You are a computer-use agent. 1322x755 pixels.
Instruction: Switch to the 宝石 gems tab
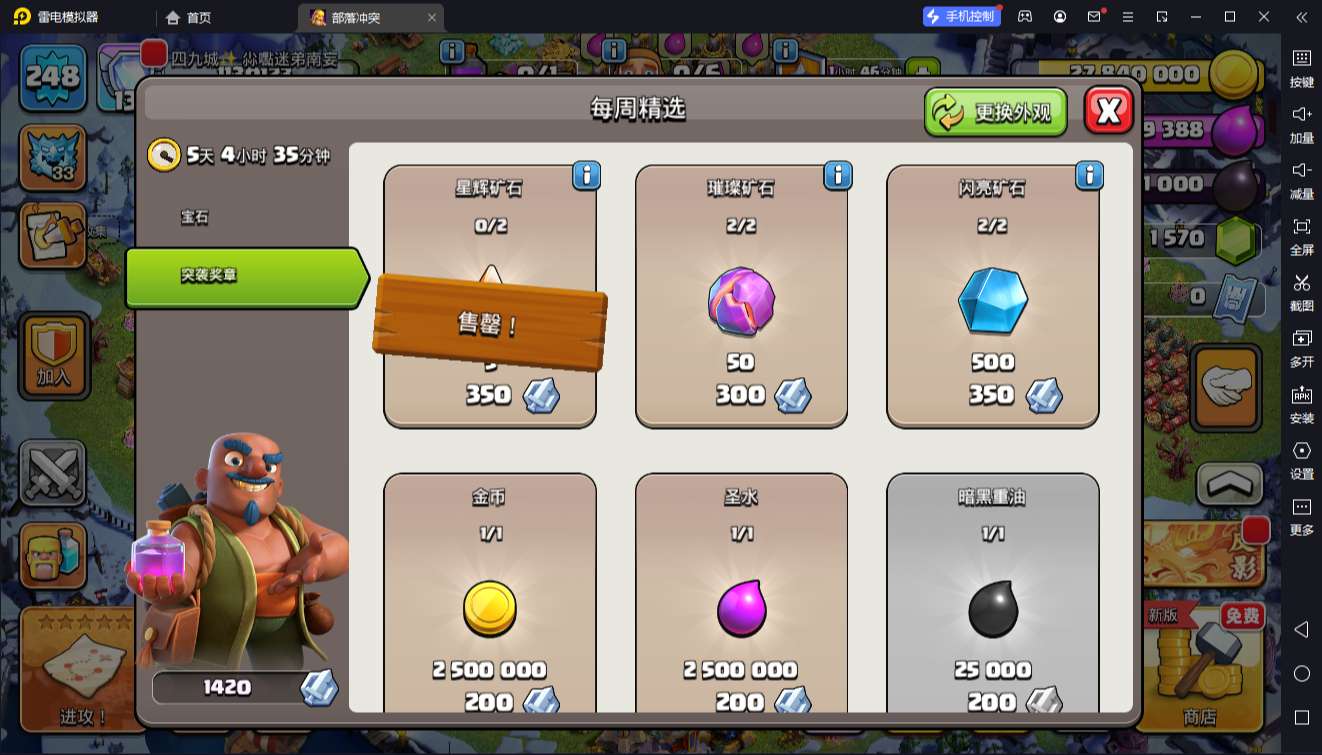coord(195,217)
